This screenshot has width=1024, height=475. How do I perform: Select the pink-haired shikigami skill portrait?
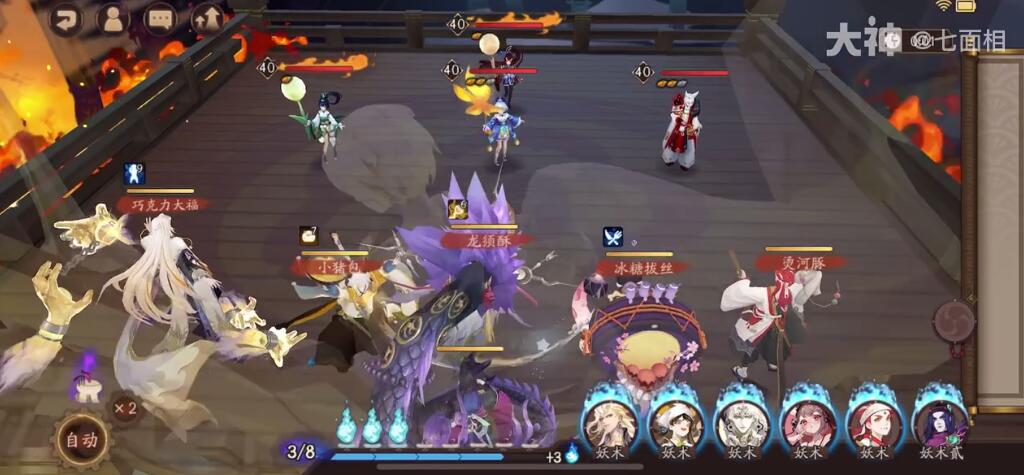click(x=807, y=422)
